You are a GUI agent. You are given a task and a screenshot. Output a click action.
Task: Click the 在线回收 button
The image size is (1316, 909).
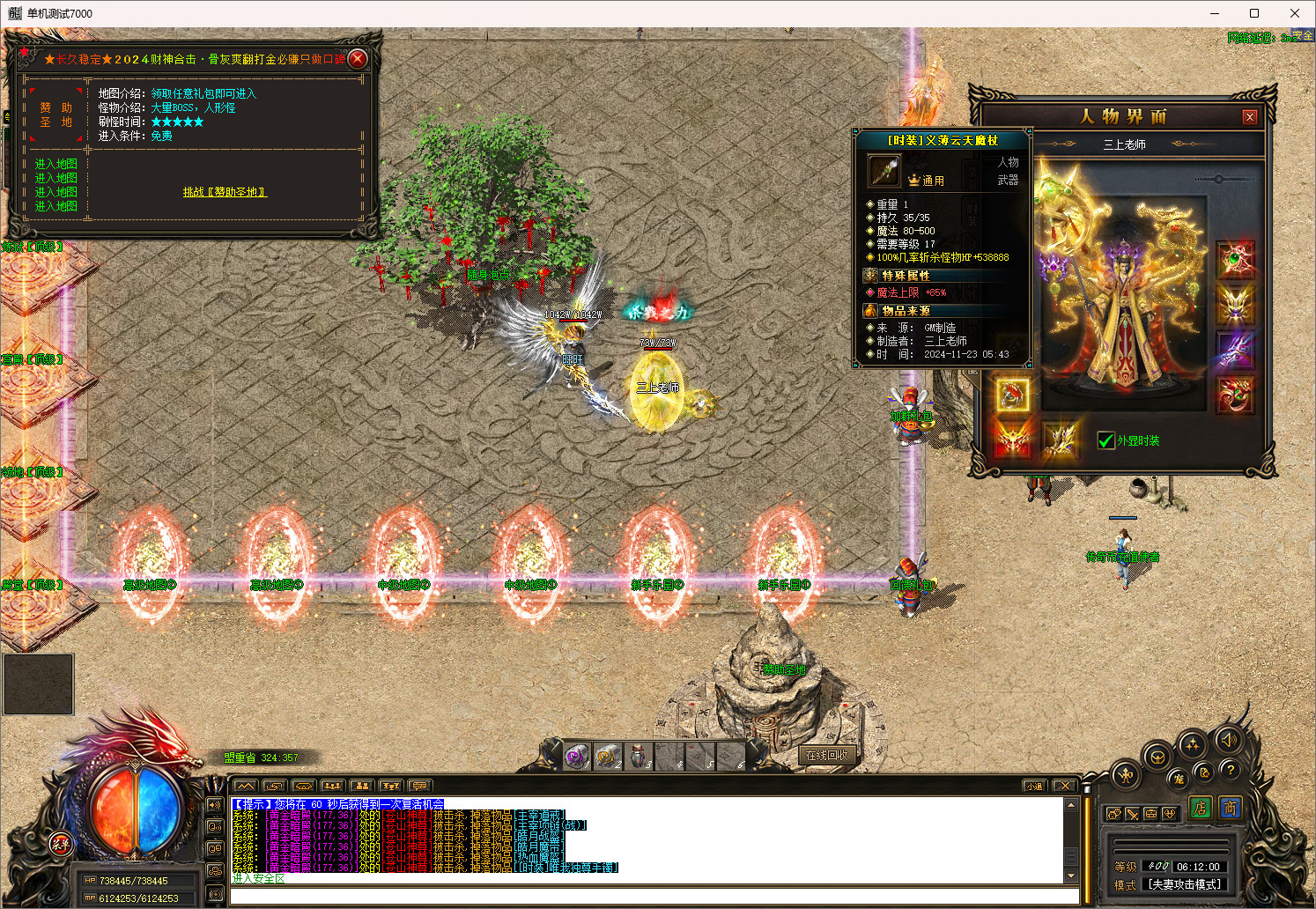(826, 755)
